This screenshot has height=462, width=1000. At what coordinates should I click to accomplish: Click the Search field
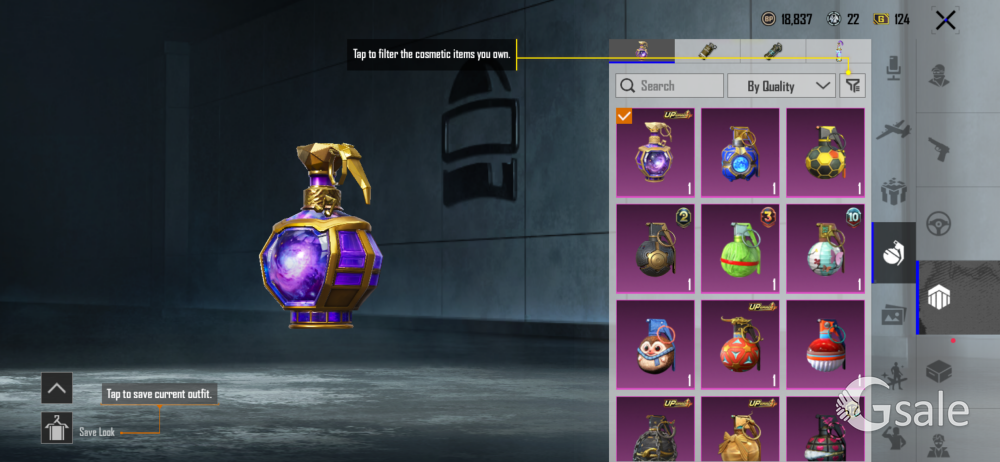(670, 86)
